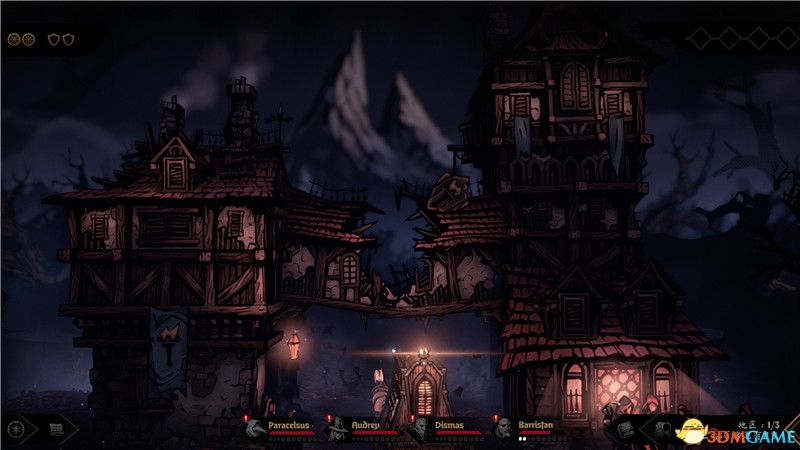
Task: Open the inventory chest icon
Action: point(625,428)
